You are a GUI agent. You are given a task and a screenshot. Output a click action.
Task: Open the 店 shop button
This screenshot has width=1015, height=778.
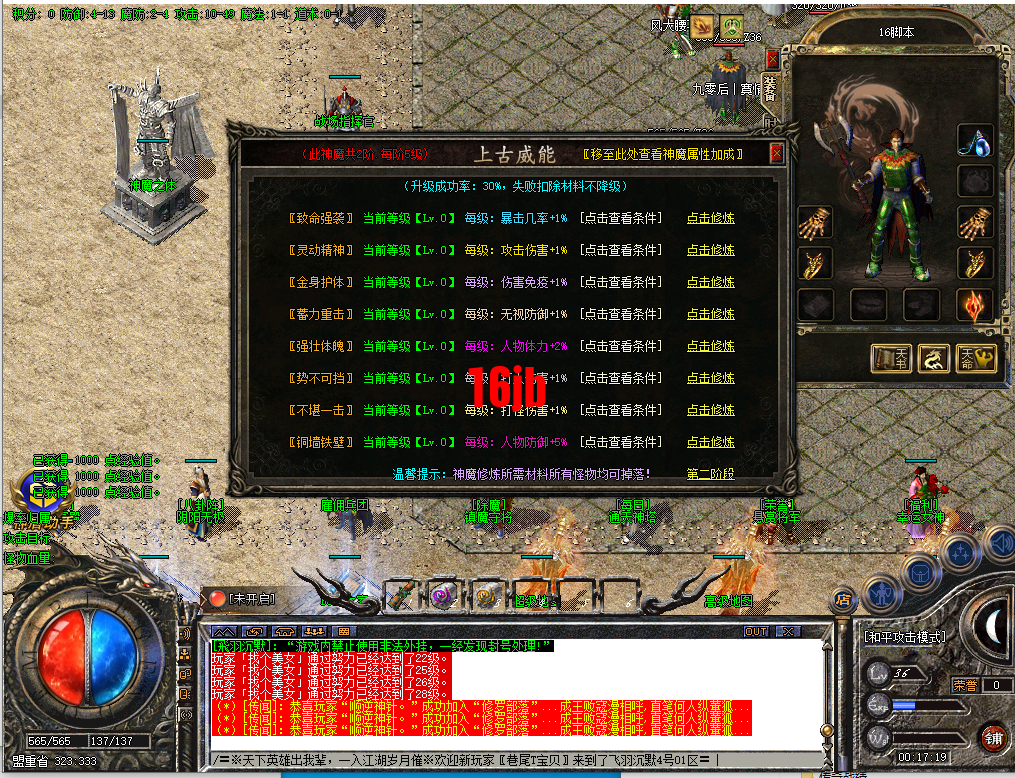click(x=843, y=599)
